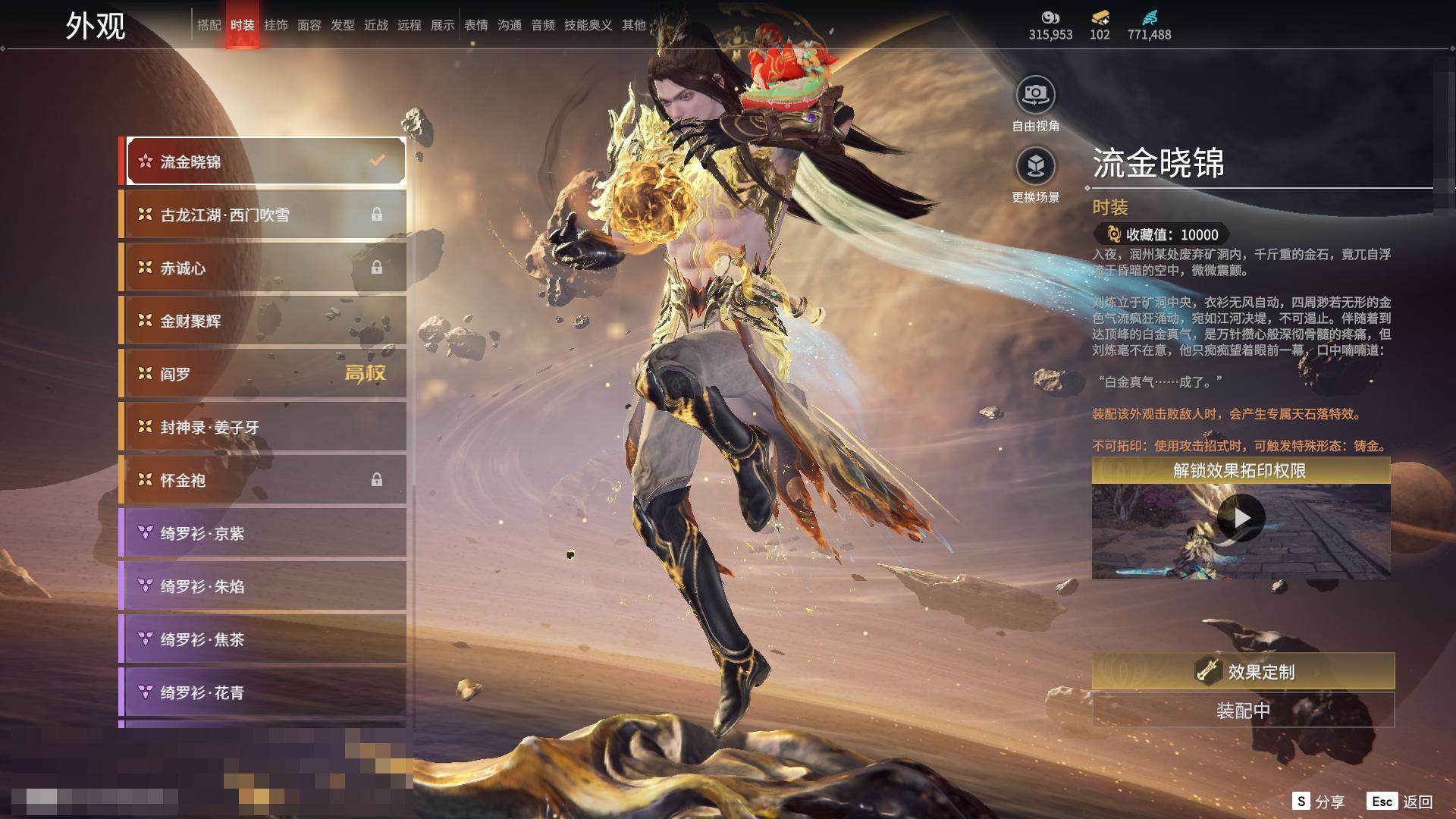1456x819 pixels.
Task: Select the 古龙江湖·西门吹雪 outfit
Action: click(262, 215)
